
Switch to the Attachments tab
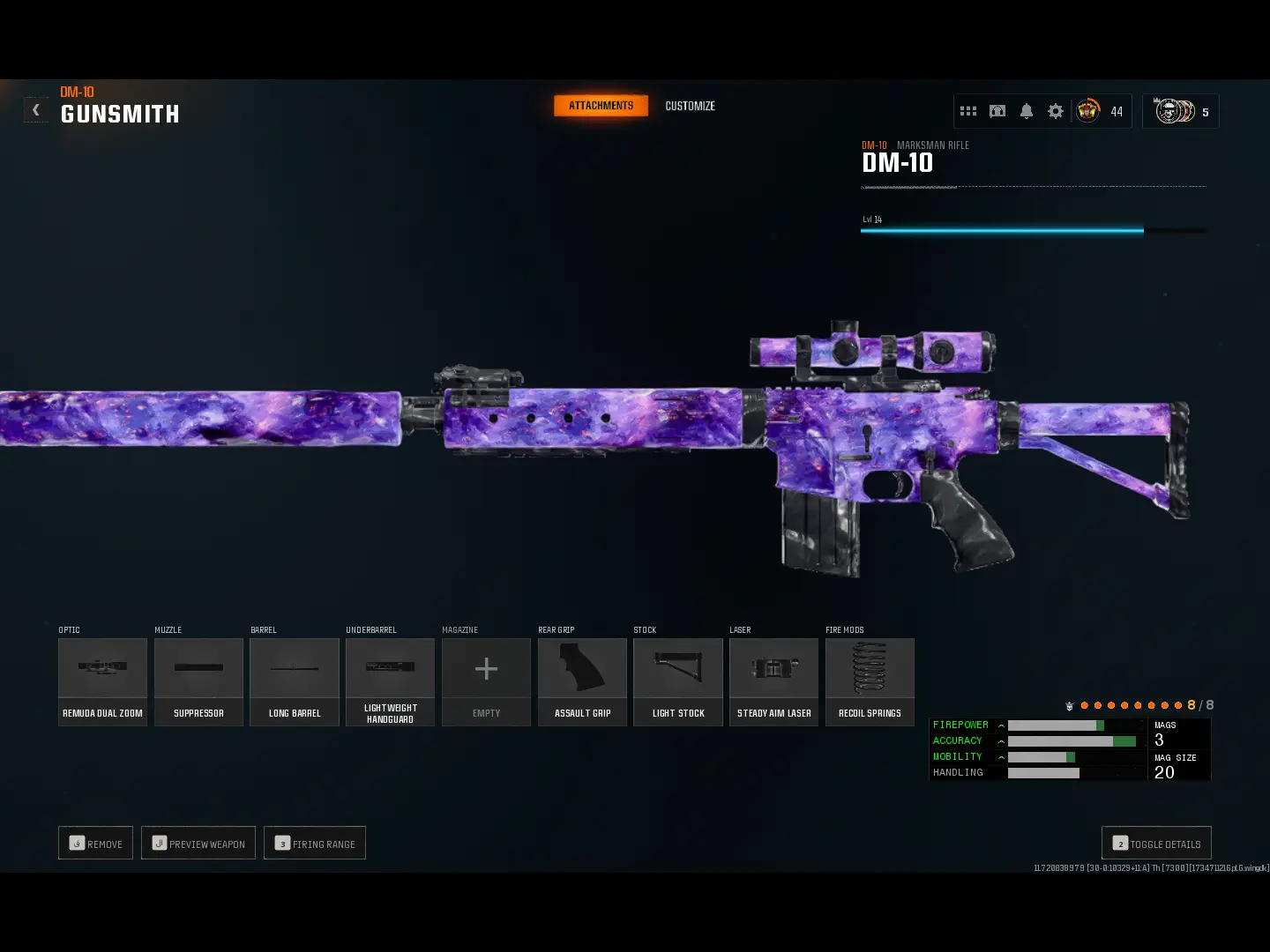click(601, 106)
